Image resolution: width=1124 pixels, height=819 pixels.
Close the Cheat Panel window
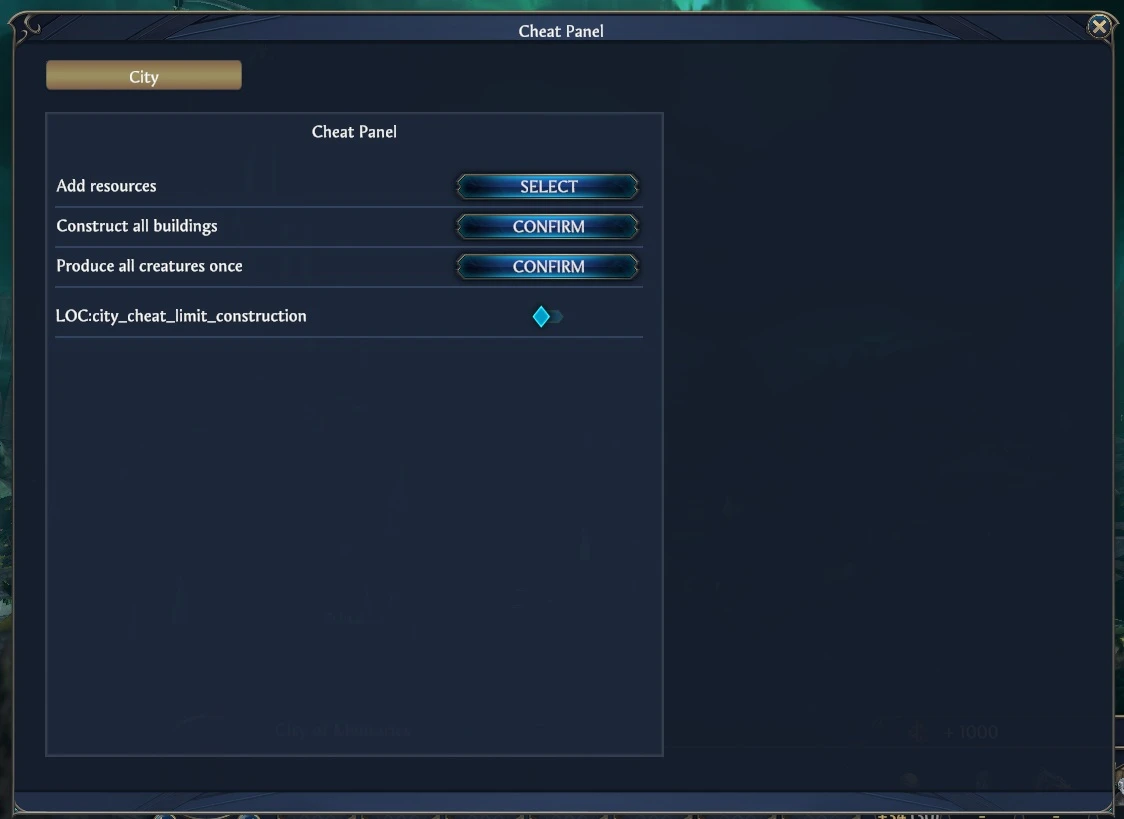click(1099, 27)
